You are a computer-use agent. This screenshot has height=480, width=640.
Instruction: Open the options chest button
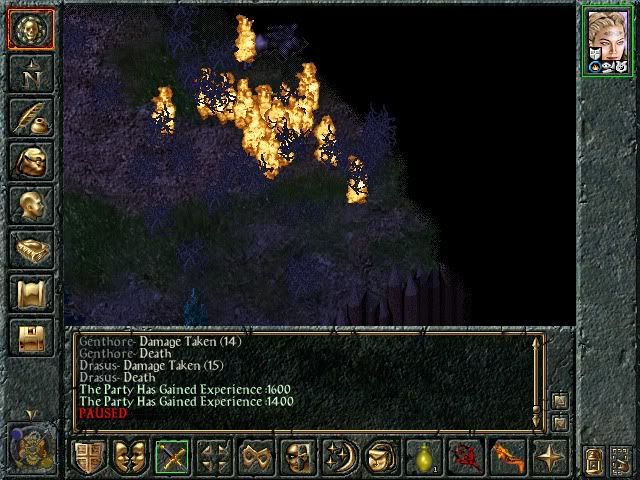pos(31,337)
